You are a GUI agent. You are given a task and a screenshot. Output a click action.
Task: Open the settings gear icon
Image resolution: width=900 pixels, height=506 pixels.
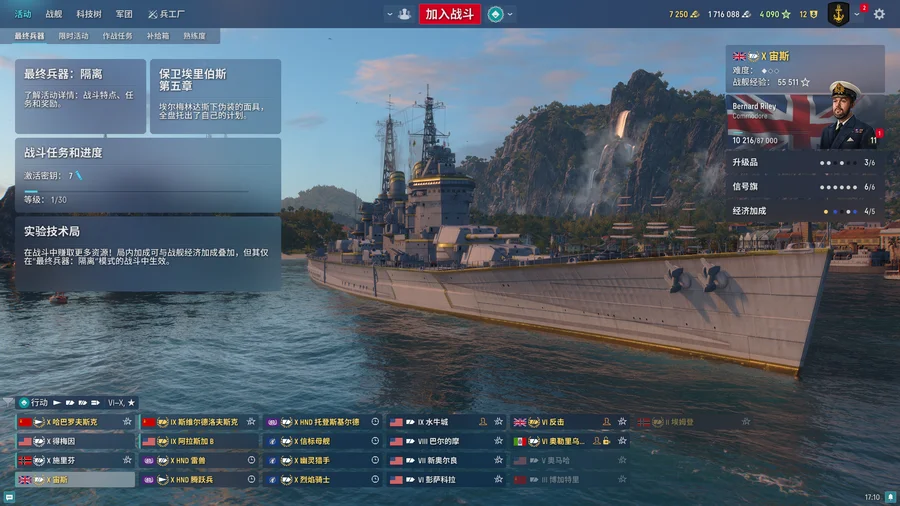[879, 14]
